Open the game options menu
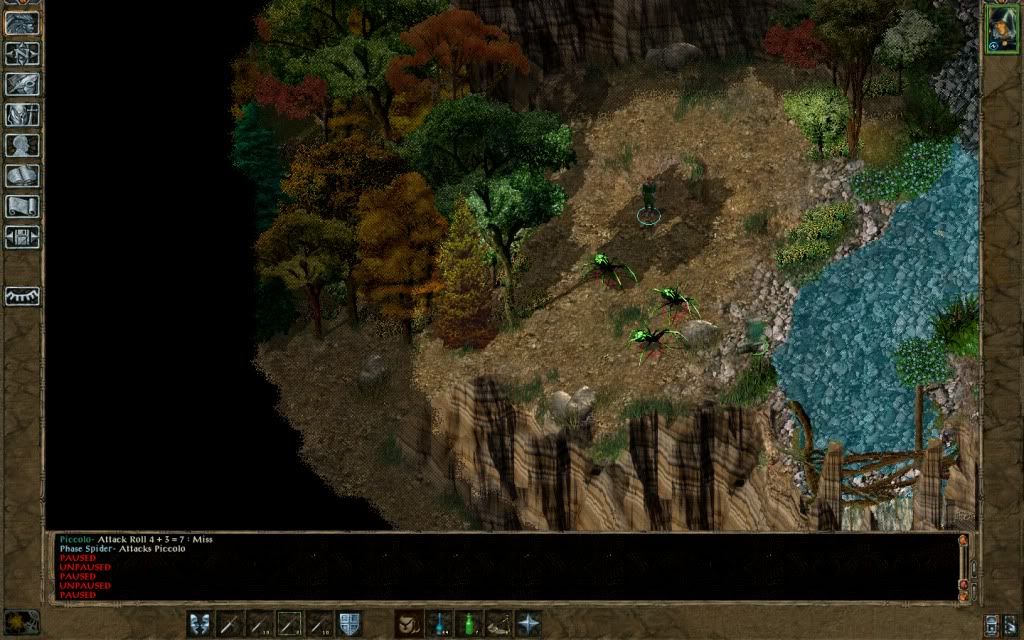 click(x=22, y=238)
